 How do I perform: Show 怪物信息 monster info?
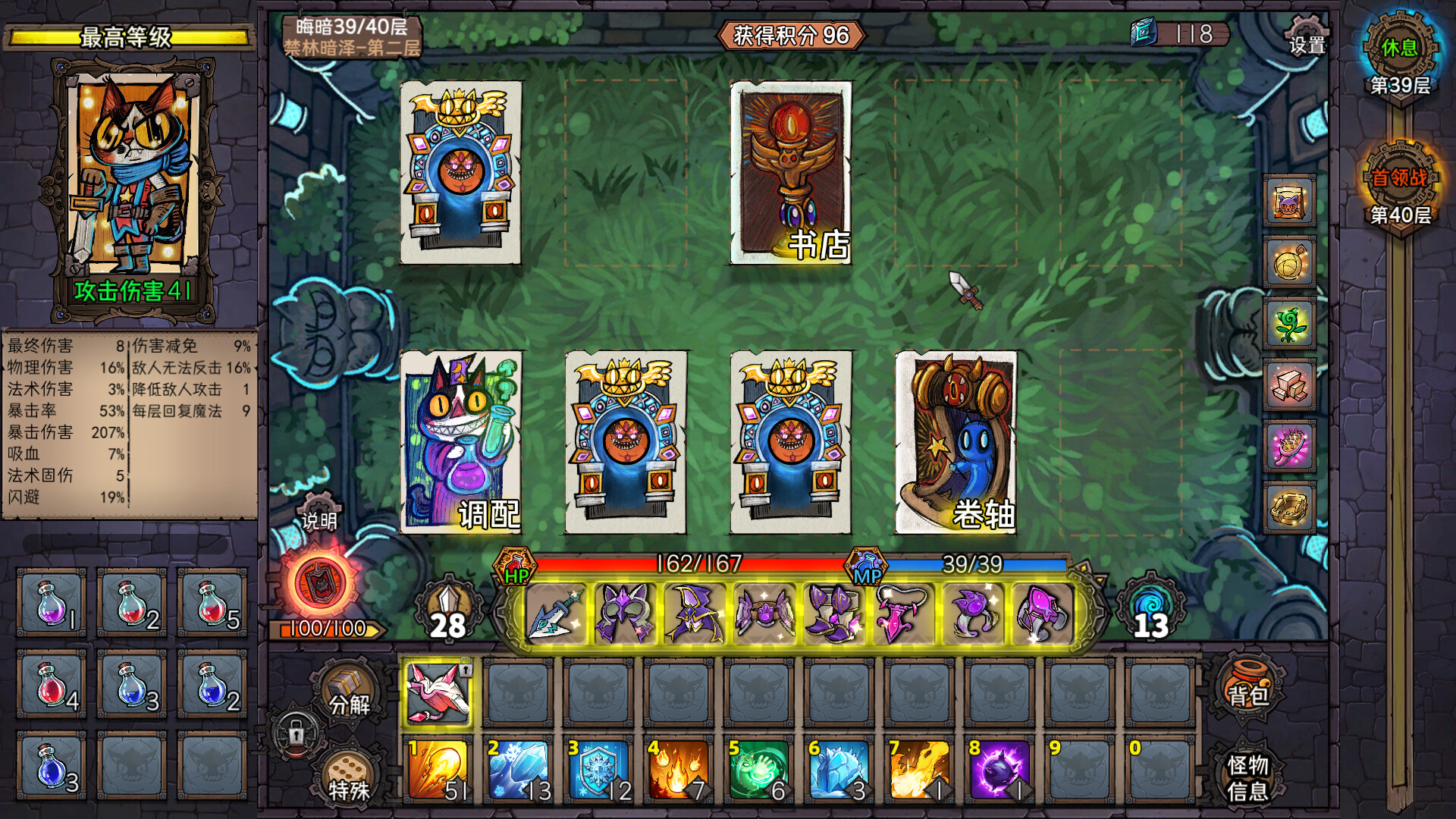pos(1247,777)
